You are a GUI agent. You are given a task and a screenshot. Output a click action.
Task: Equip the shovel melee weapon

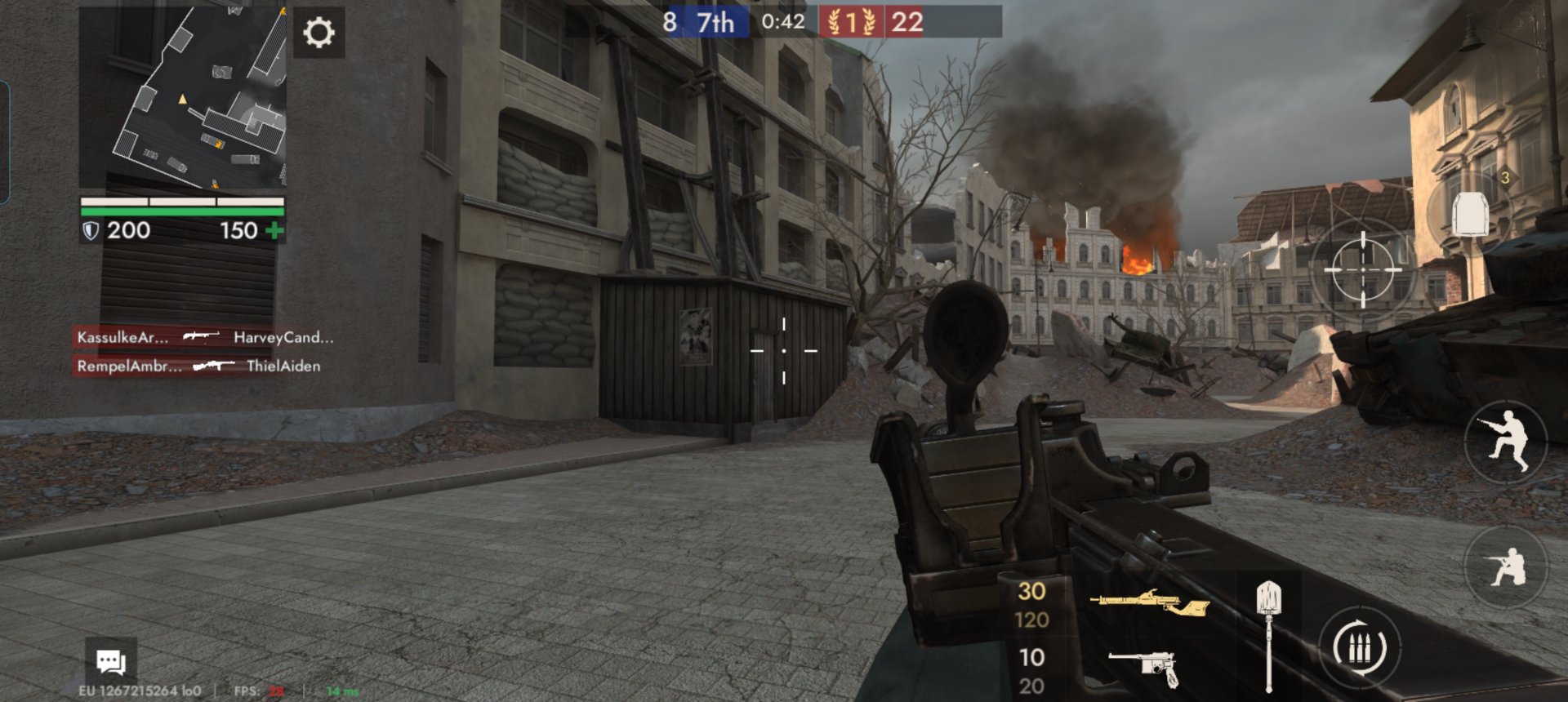[x=1267, y=634]
